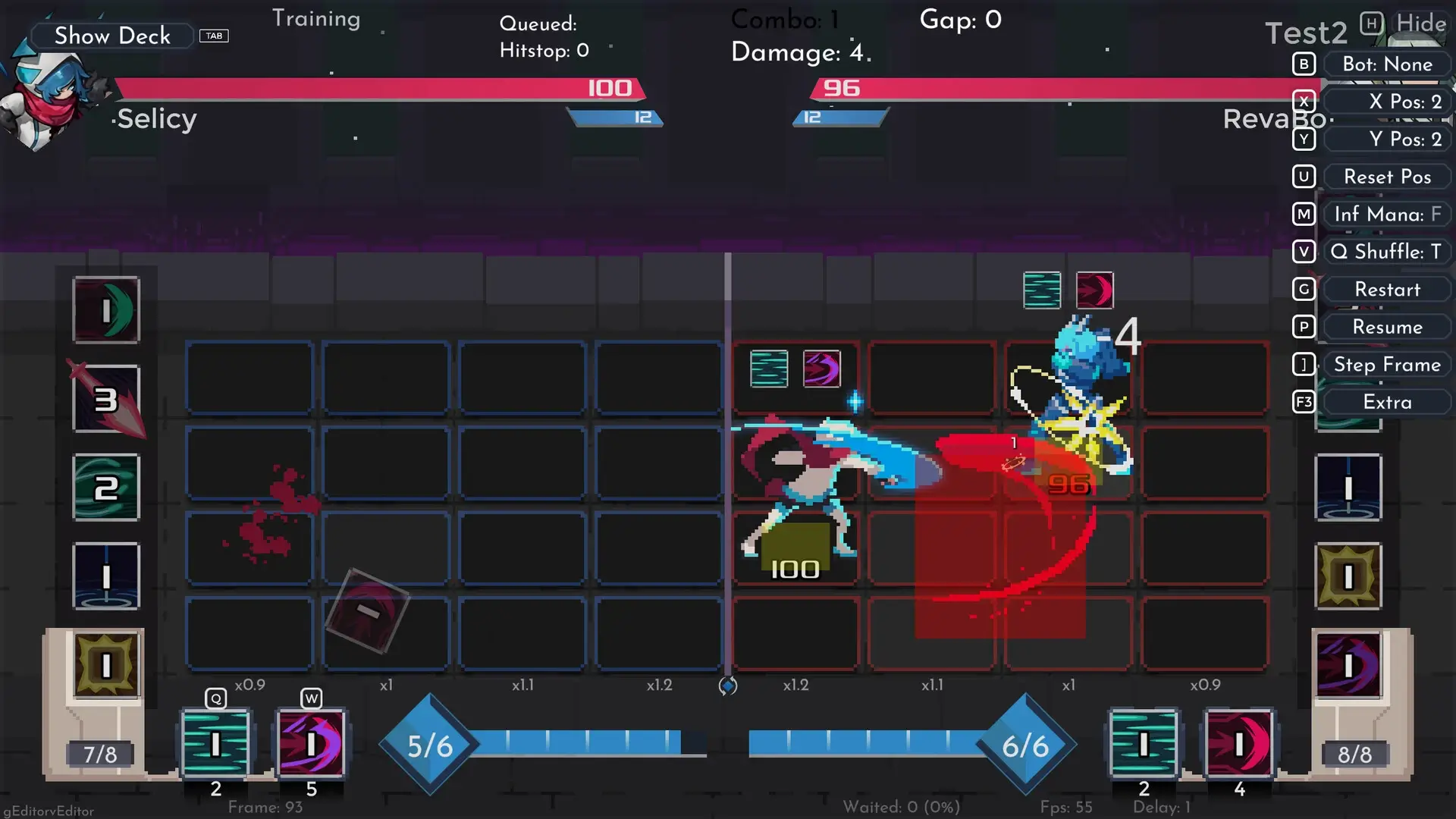Click the Reset Pos button
This screenshot has height=819, width=1456.
[x=1386, y=177]
